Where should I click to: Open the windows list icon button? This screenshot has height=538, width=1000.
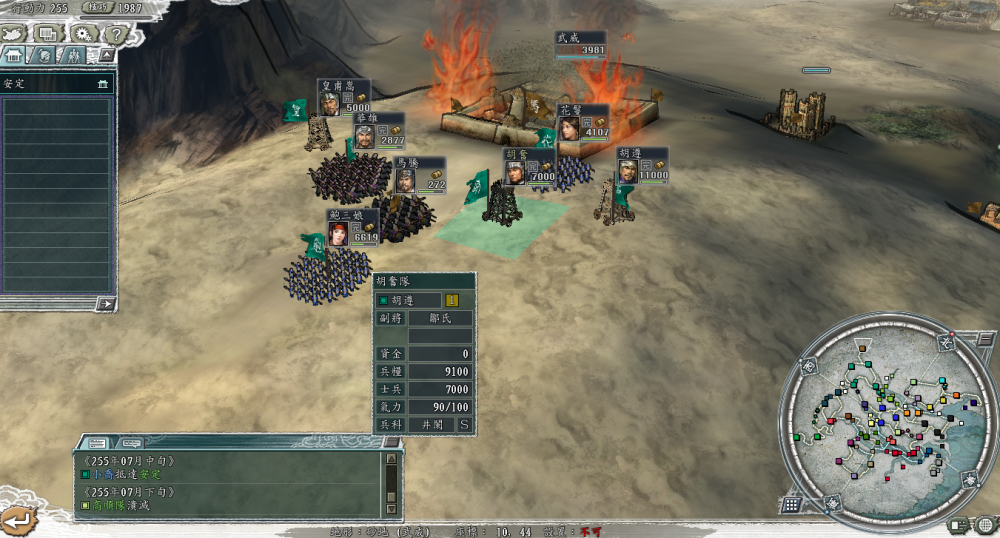(48, 32)
